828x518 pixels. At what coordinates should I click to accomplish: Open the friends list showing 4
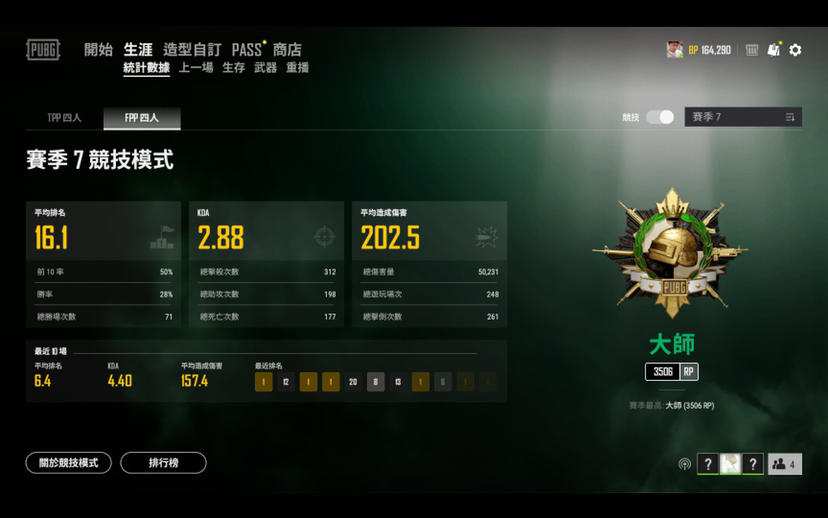pyautogui.click(x=784, y=464)
